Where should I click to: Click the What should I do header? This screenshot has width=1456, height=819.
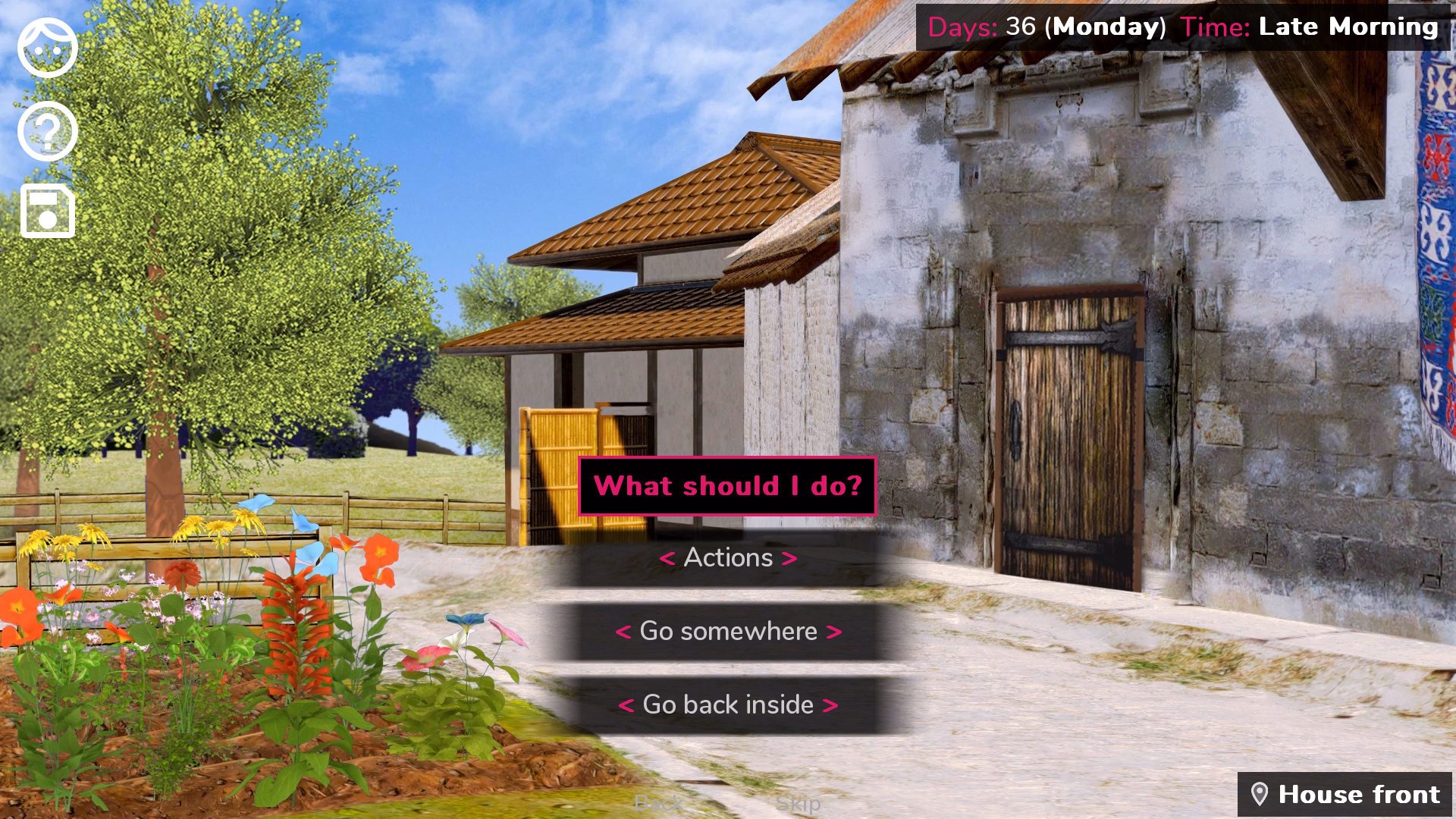(x=726, y=486)
